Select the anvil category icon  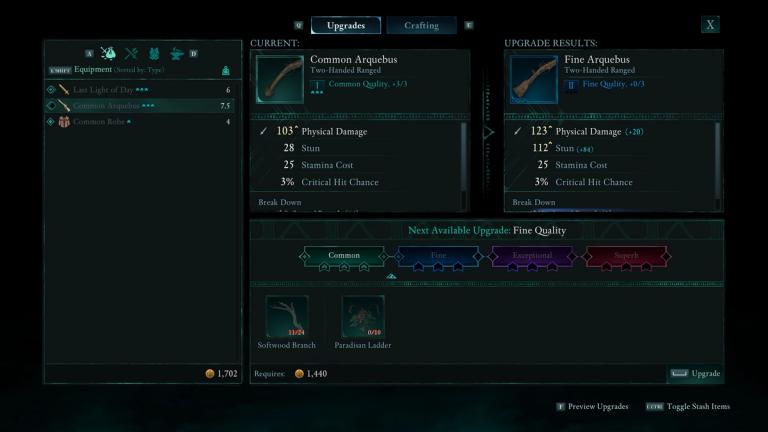tap(176, 53)
